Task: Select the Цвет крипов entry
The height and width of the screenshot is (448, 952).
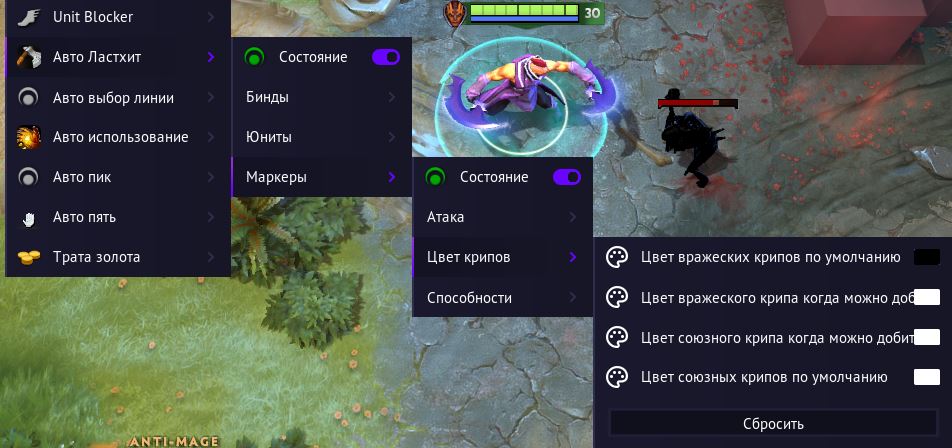Action: (x=501, y=257)
